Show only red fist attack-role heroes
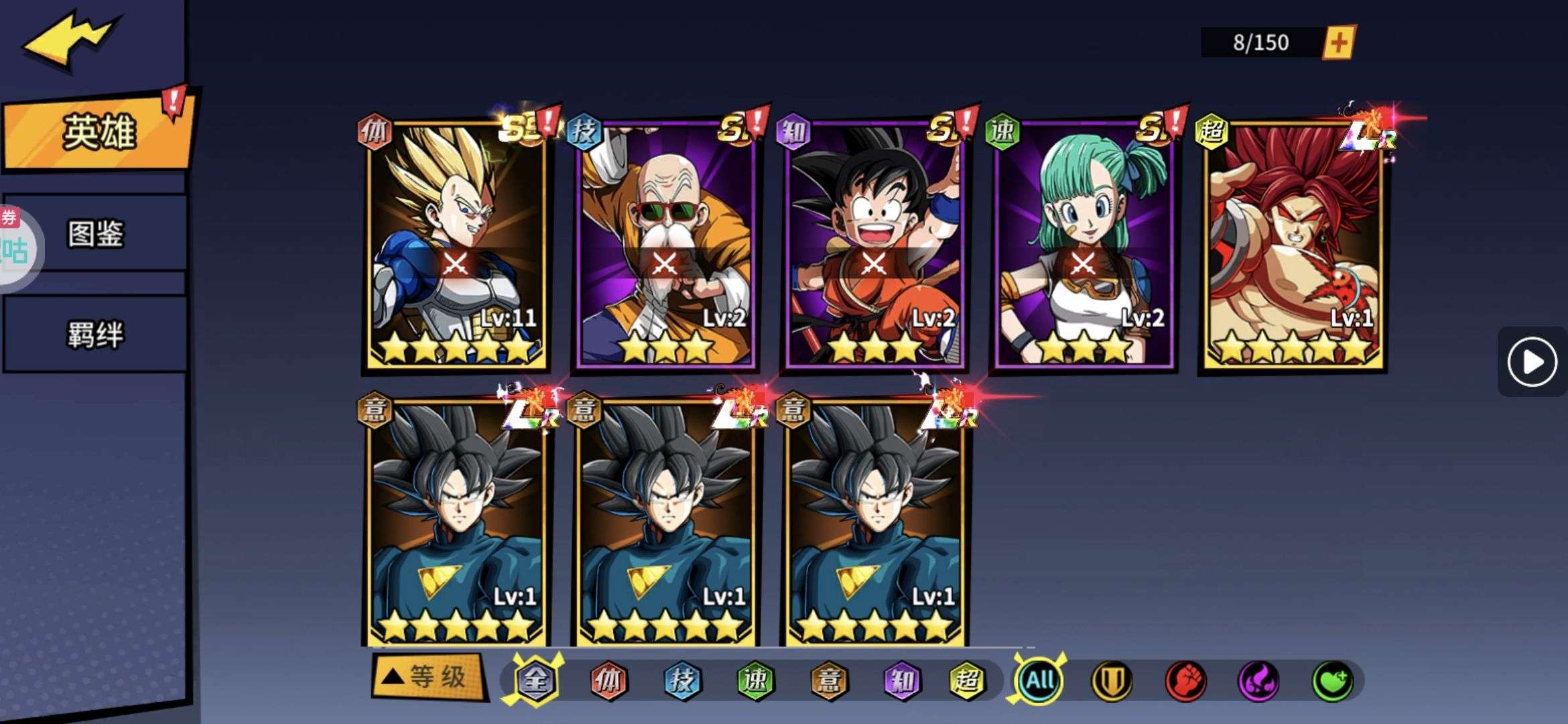This screenshot has width=1568, height=724. [1185, 682]
